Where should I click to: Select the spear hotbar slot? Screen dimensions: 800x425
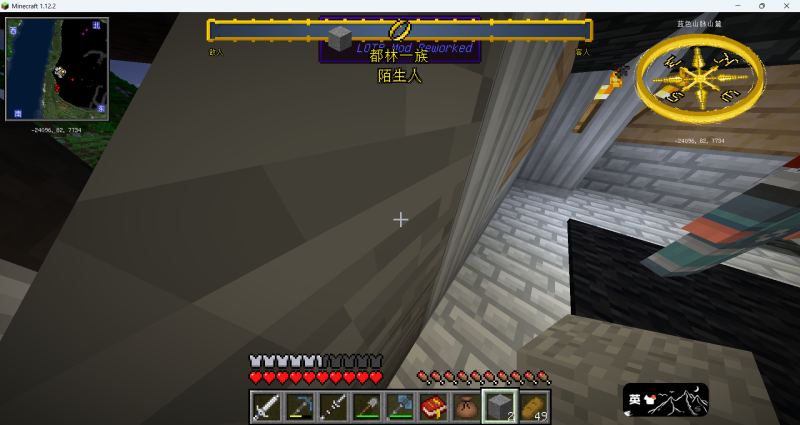(x=333, y=406)
